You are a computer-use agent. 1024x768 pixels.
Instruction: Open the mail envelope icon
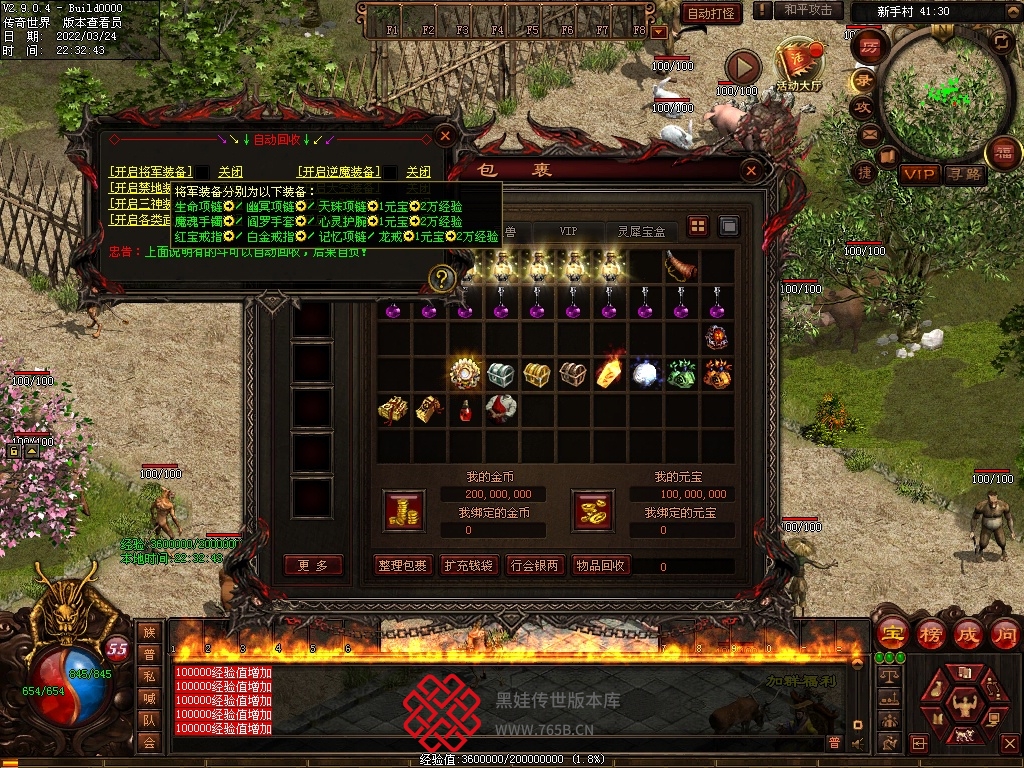pos(866,134)
